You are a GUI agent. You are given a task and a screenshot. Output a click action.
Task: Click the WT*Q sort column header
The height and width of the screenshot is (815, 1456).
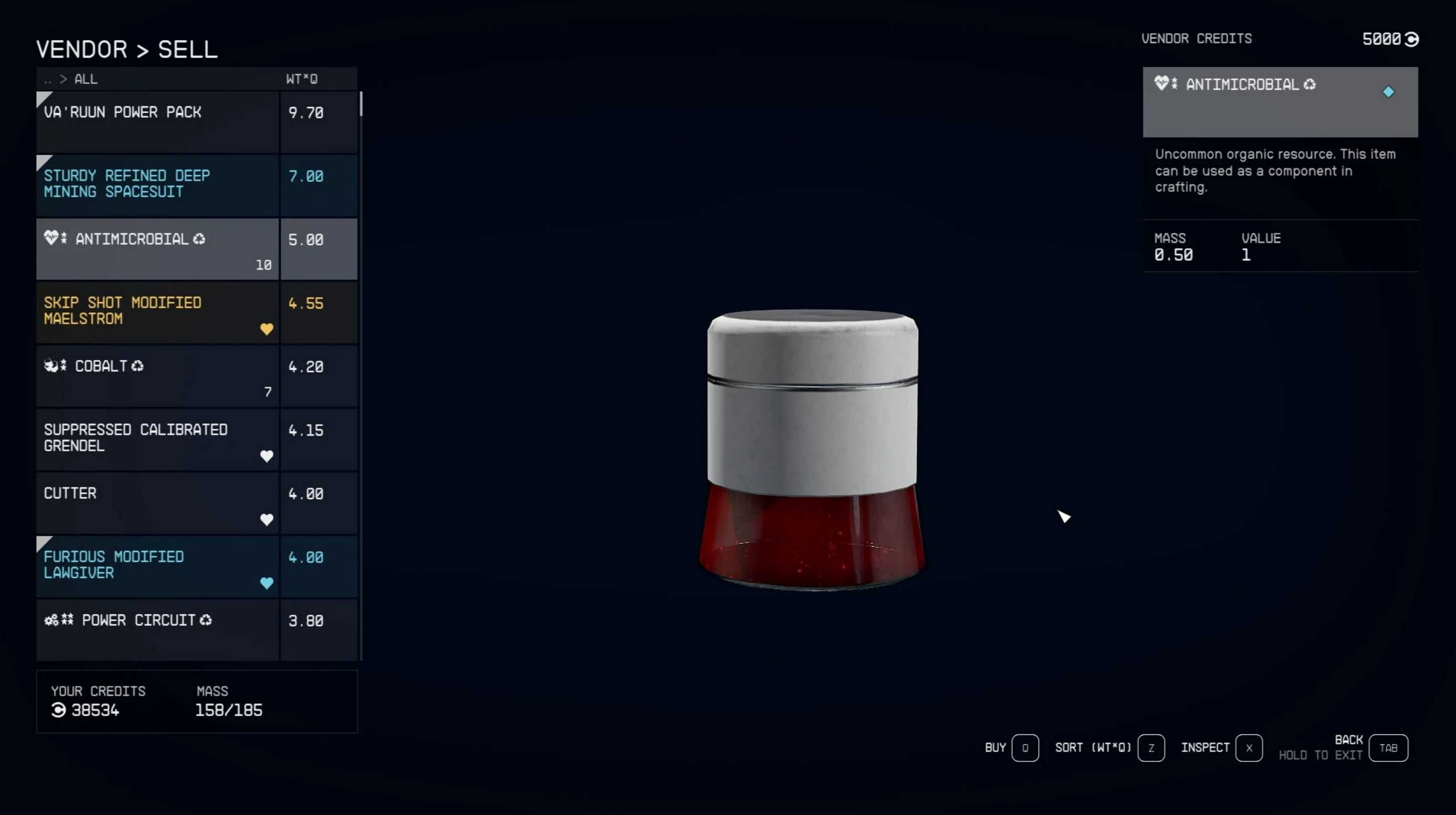(302, 79)
